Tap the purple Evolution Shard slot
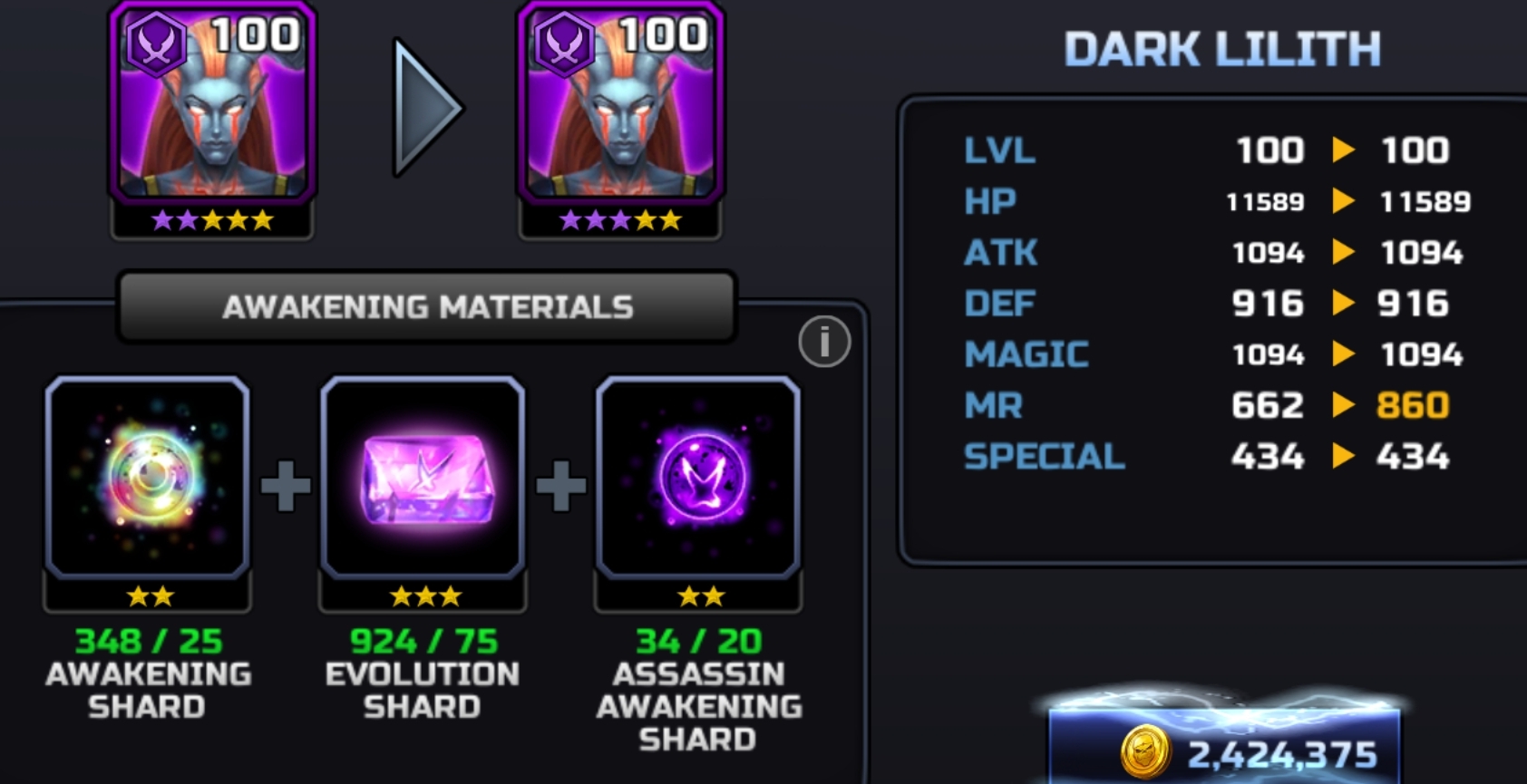 pyautogui.click(x=423, y=478)
